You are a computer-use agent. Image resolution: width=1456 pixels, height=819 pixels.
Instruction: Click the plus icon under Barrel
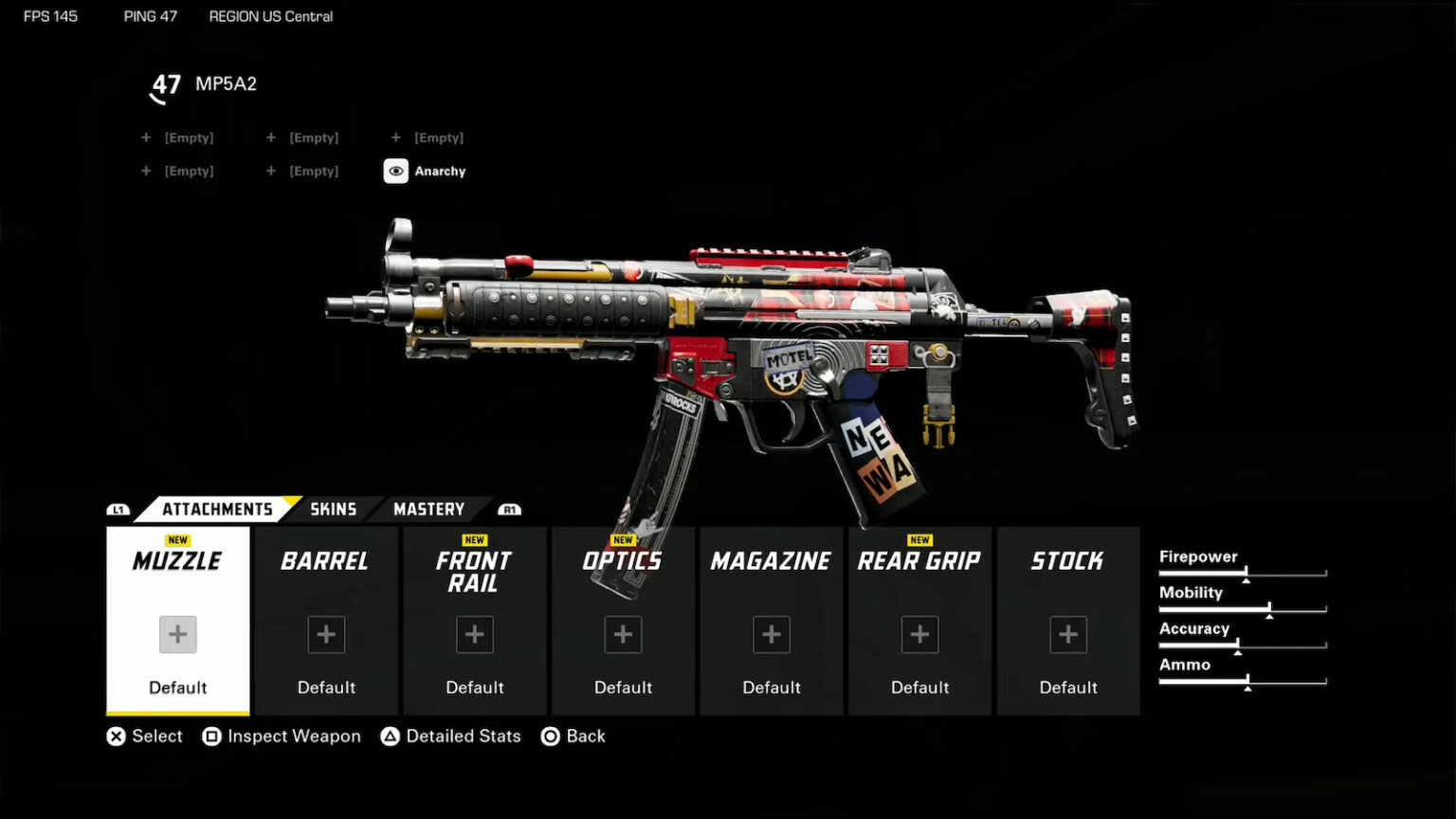pyautogui.click(x=326, y=634)
